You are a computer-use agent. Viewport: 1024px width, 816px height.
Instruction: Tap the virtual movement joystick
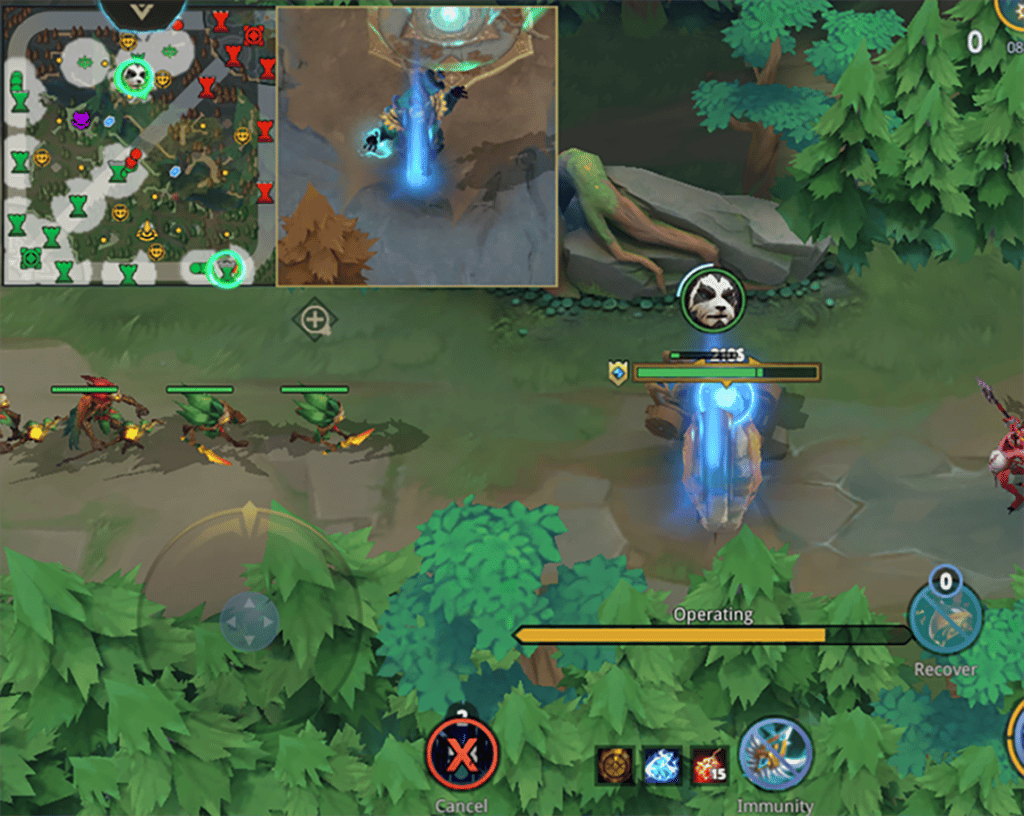(x=249, y=620)
